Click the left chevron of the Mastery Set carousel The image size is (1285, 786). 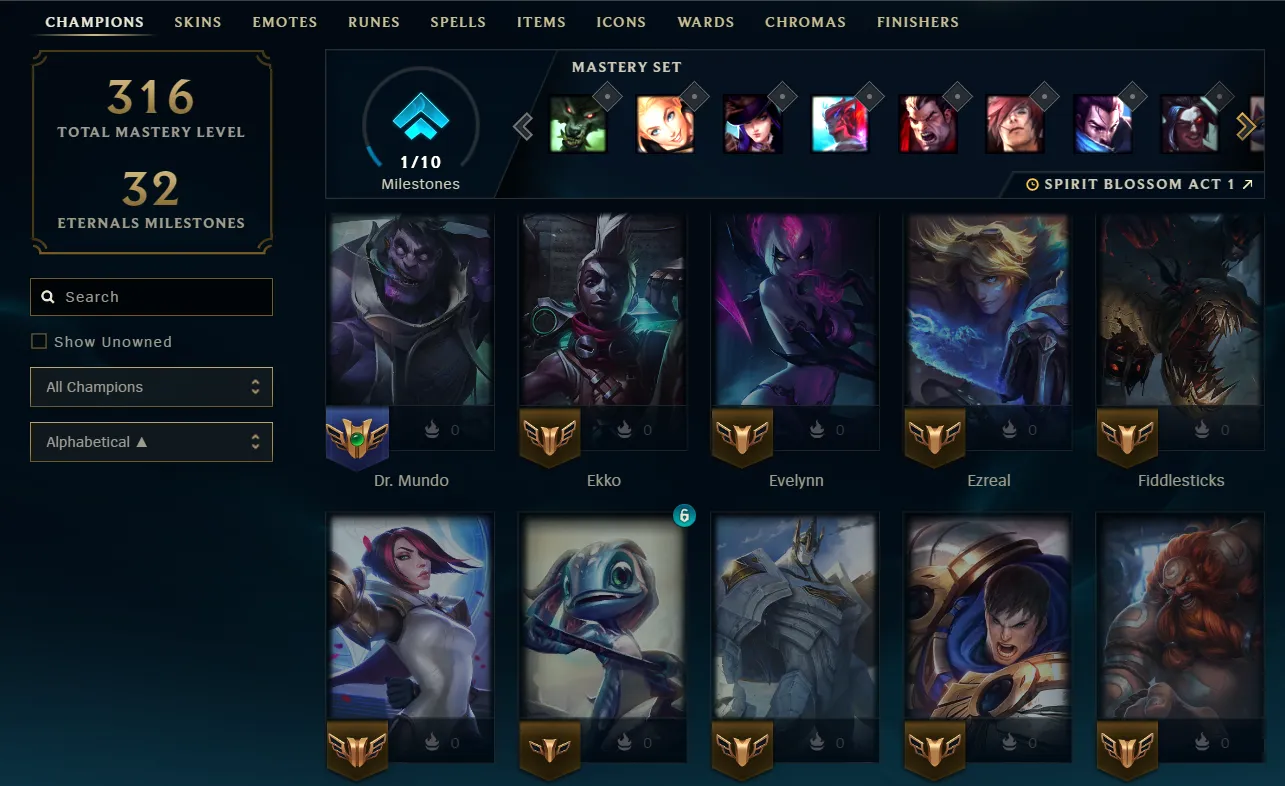coord(522,126)
